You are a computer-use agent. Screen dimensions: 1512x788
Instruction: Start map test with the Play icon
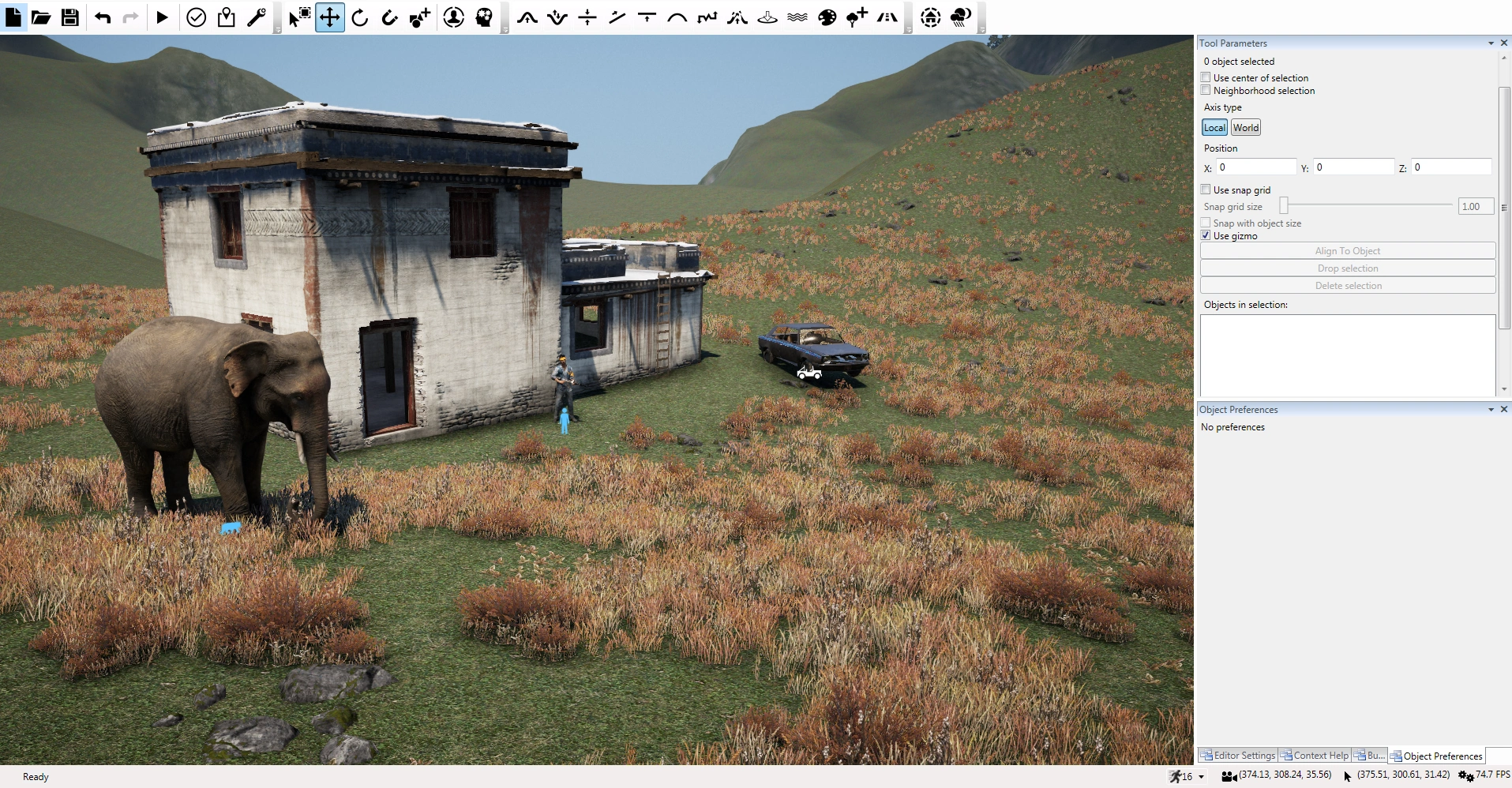162,17
